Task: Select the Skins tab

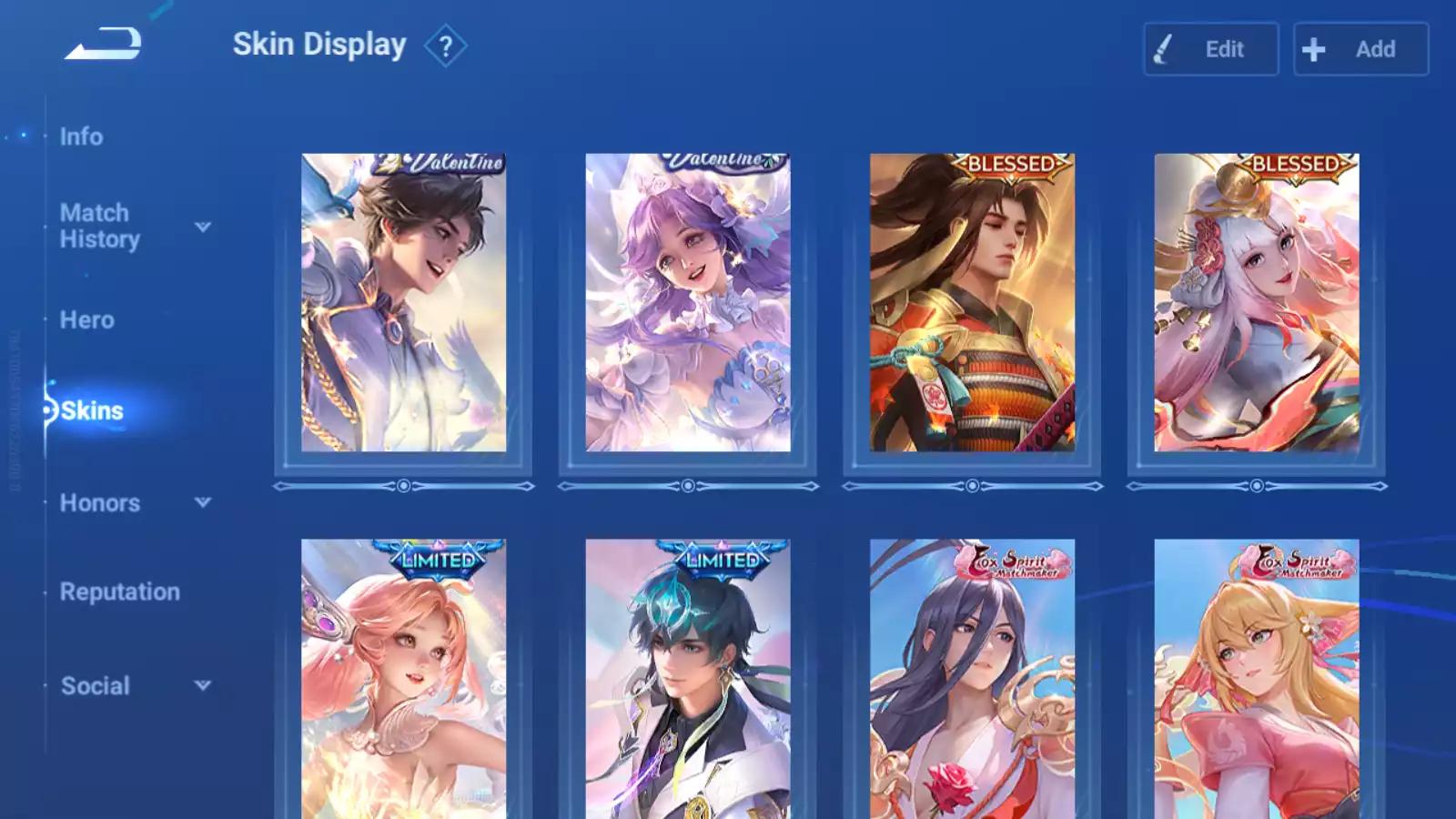Action: point(92,411)
